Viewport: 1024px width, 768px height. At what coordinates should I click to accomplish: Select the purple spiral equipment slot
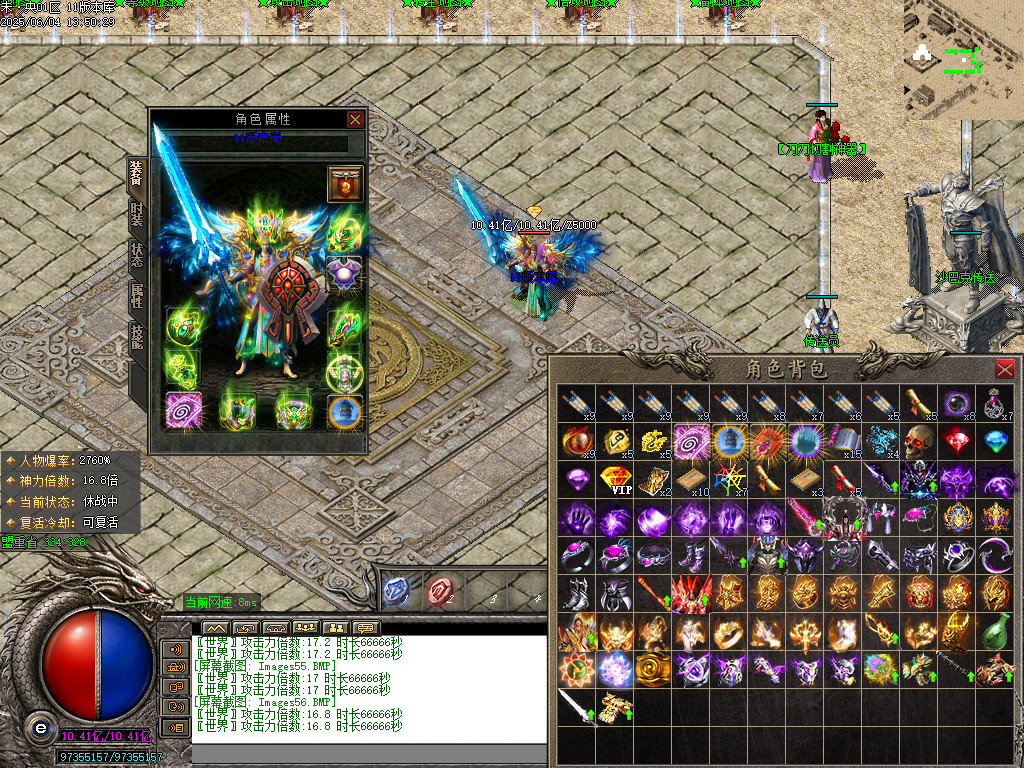coord(184,410)
